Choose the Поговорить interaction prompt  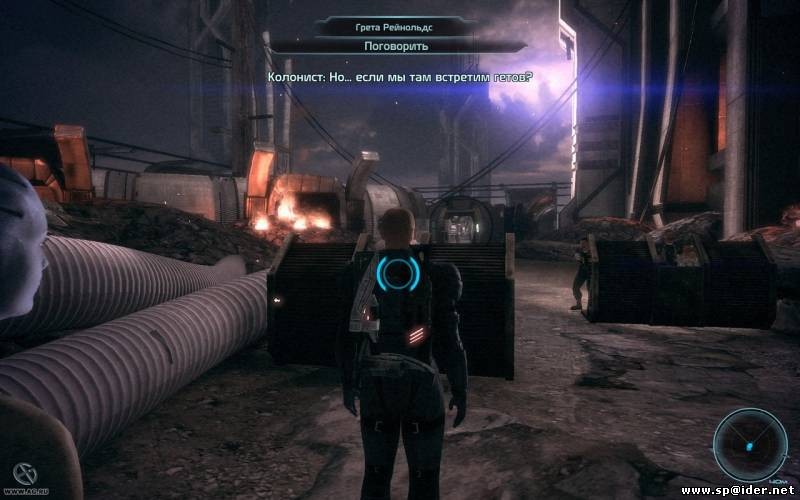(398, 46)
